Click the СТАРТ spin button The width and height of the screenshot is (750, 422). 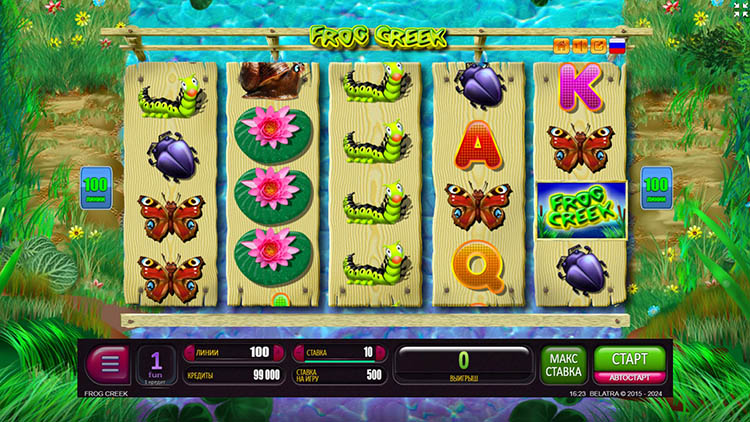click(x=629, y=358)
